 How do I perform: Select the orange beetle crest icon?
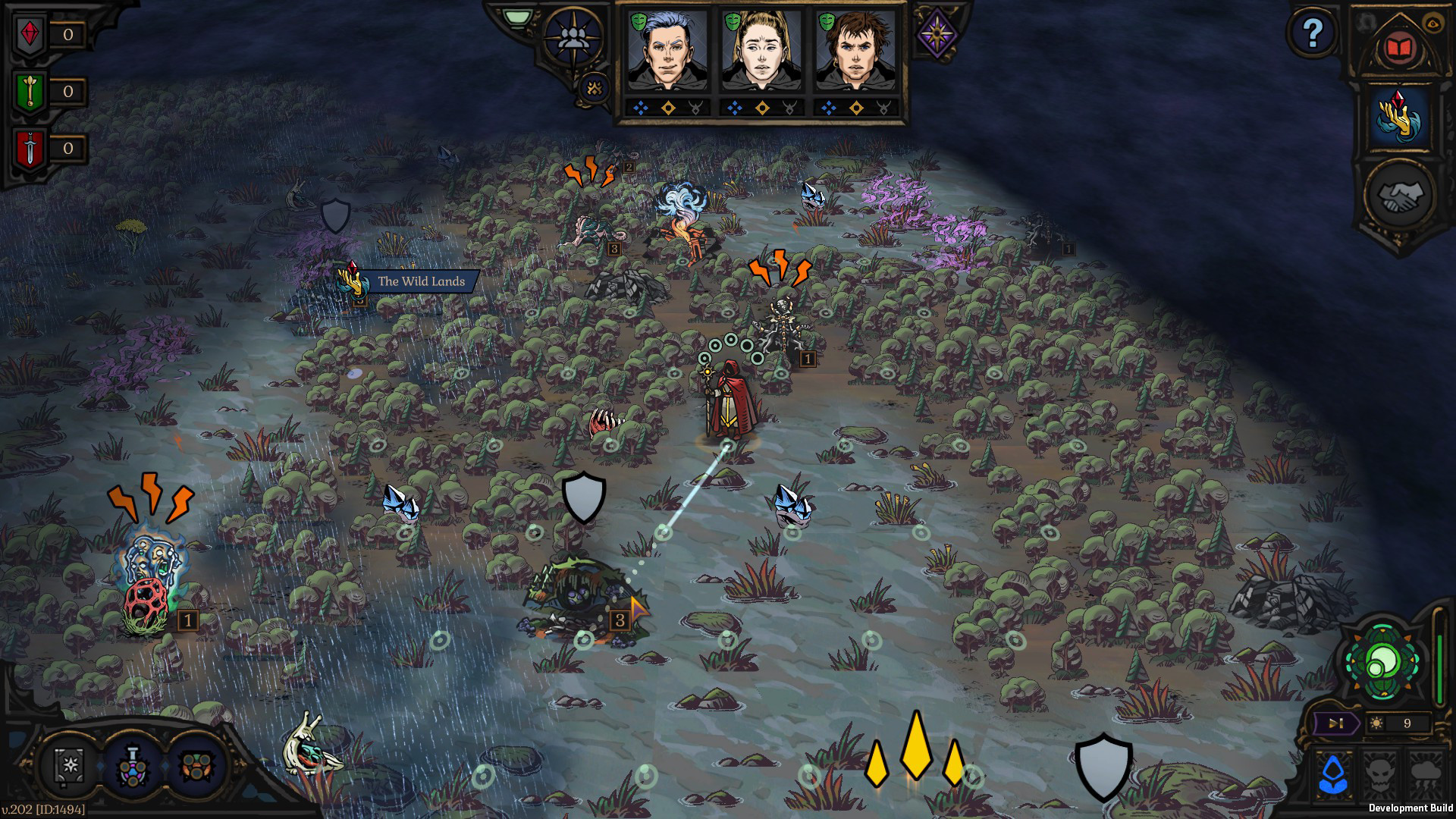[x=197, y=766]
